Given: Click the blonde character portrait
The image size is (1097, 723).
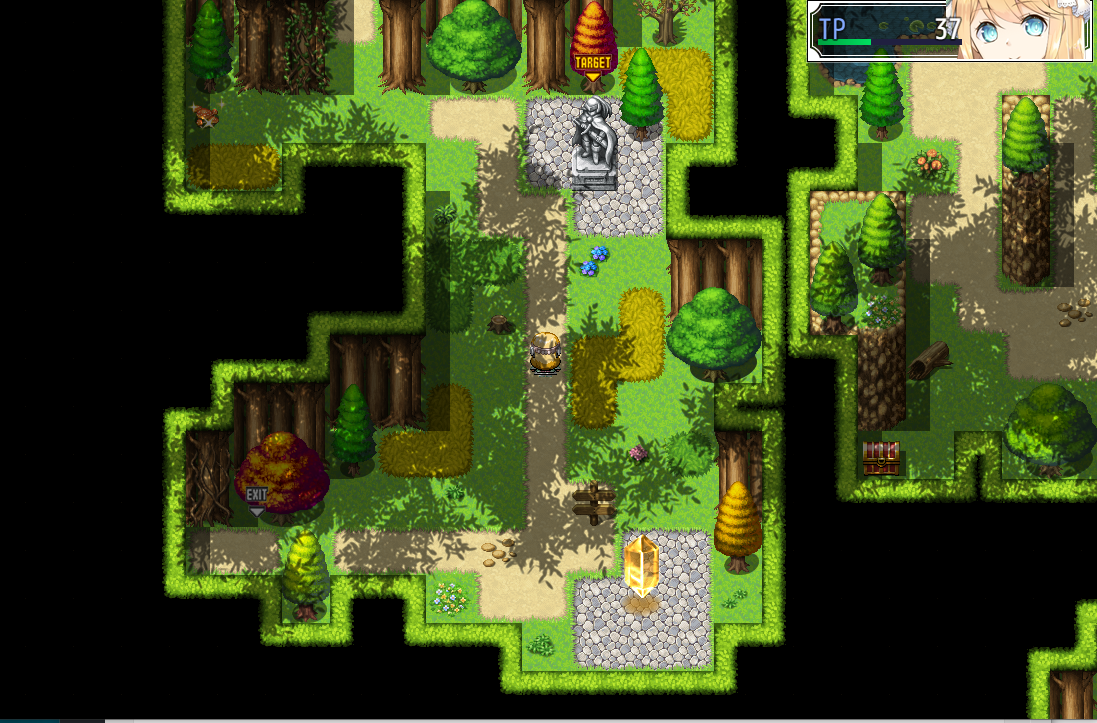Looking at the screenshot, I should click(1020, 31).
